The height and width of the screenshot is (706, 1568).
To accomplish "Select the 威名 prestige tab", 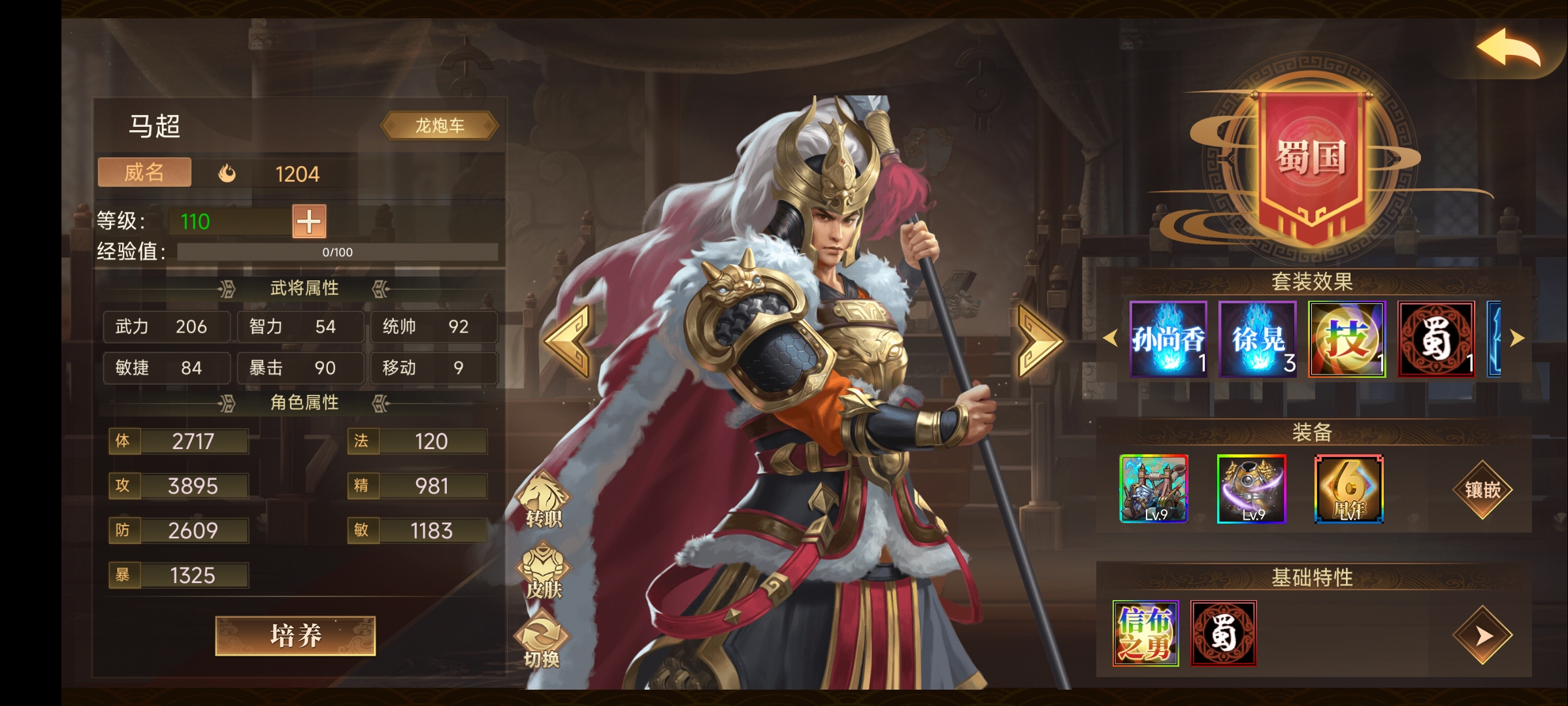I will (x=144, y=173).
